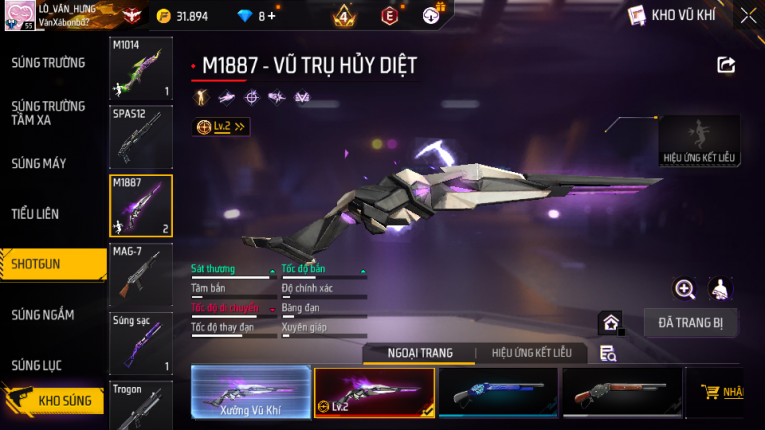Click the diamond top-up plus sign
This screenshot has height=430, width=765.
coord(272,16)
